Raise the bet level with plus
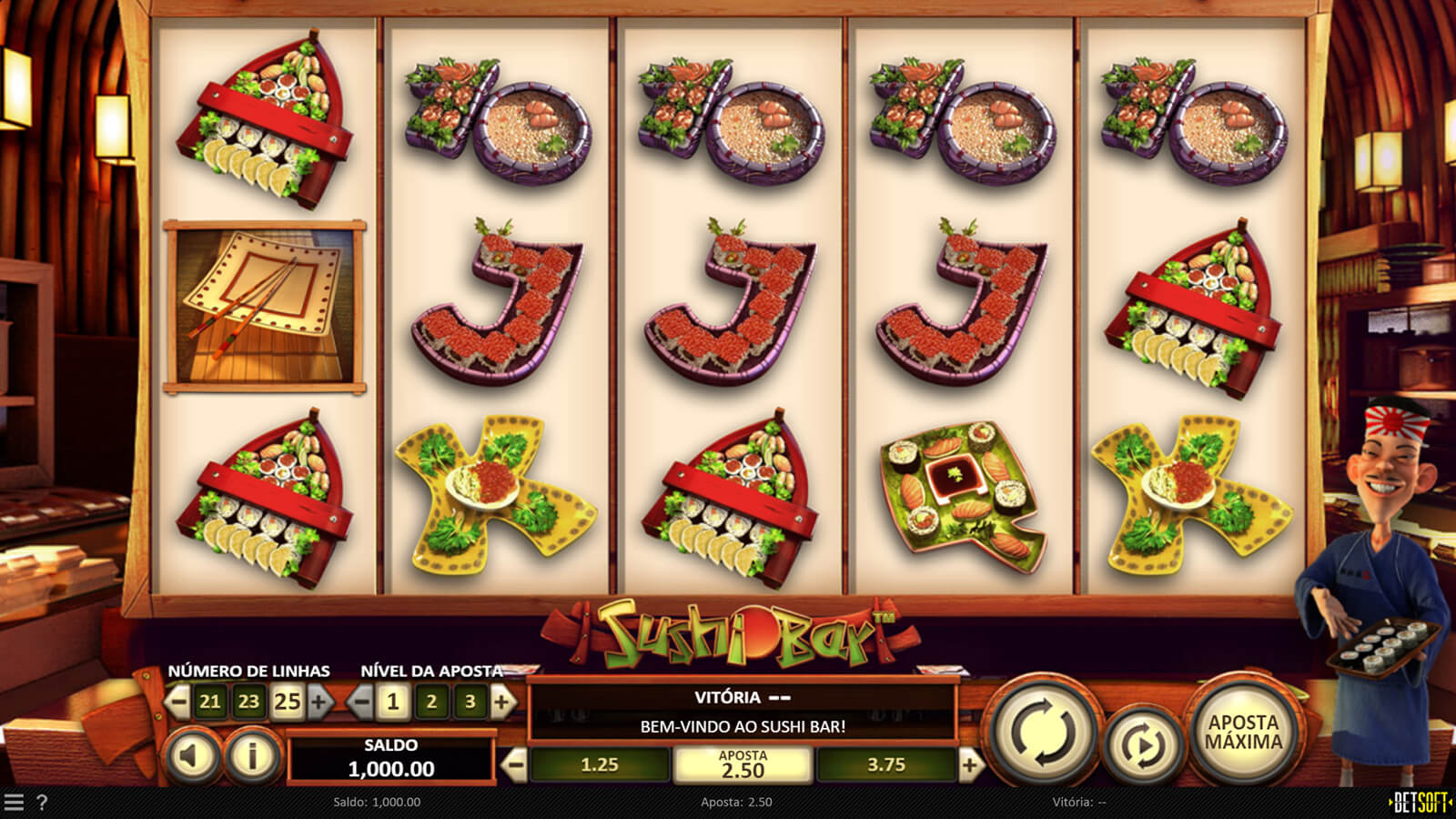Viewport: 1456px width, 819px height. (x=501, y=702)
